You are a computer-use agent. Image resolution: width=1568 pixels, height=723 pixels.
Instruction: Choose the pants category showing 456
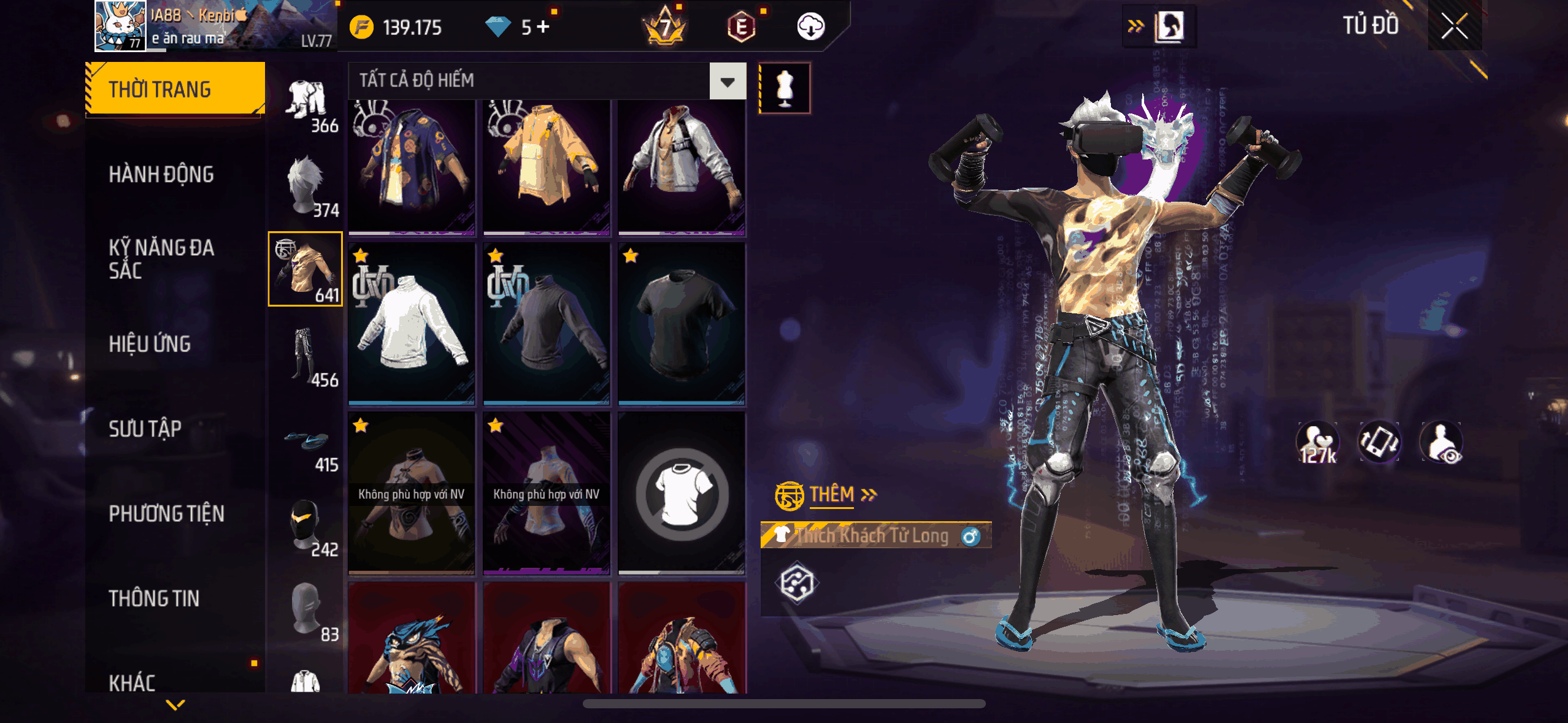point(306,356)
